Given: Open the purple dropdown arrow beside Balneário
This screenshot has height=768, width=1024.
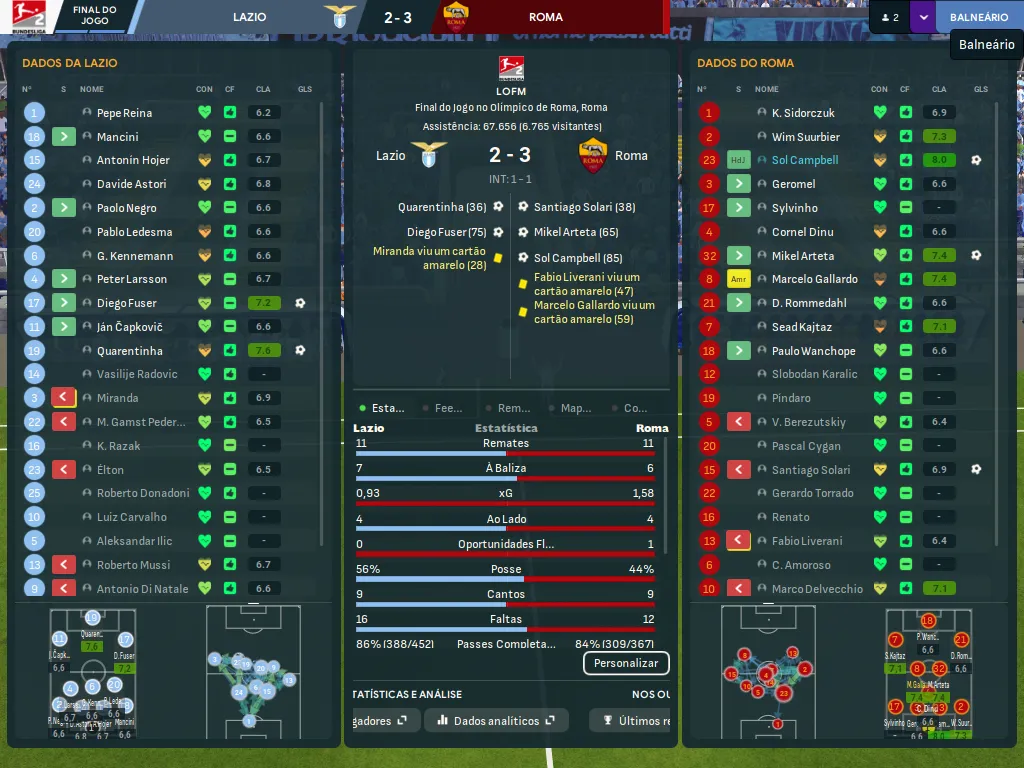Looking at the screenshot, I should pyautogui.click(x=922, y=17).
